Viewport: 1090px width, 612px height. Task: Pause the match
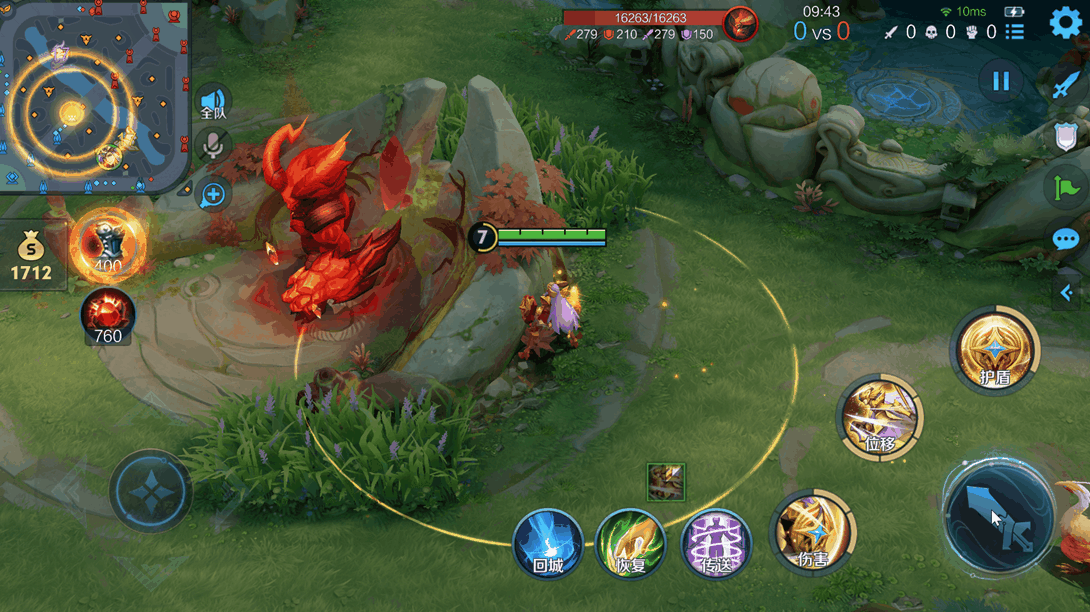point(1001,82)
